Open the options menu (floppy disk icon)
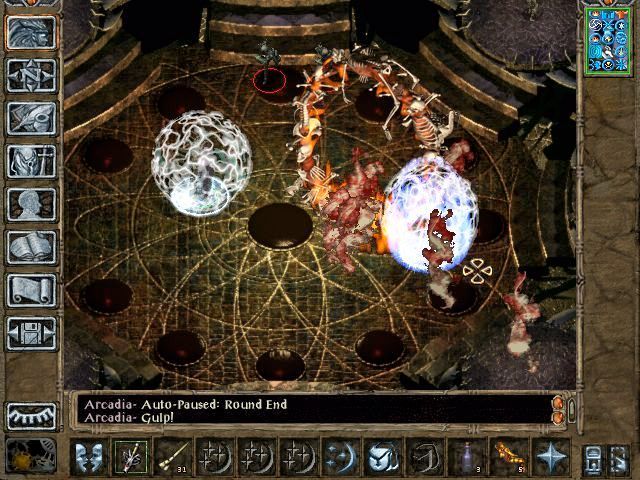 point(31,333)
